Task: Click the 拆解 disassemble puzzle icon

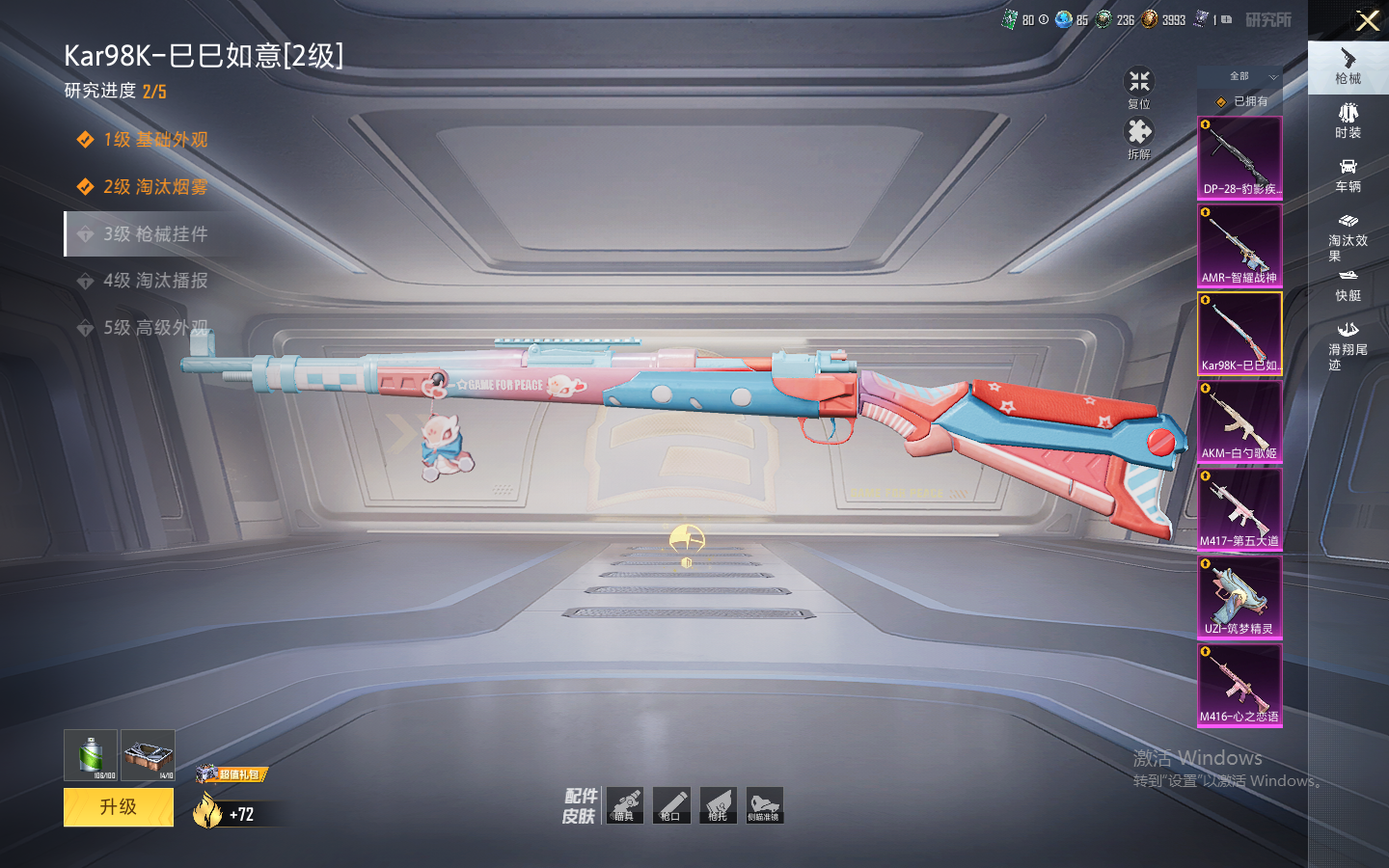Action: [1139, 137]
